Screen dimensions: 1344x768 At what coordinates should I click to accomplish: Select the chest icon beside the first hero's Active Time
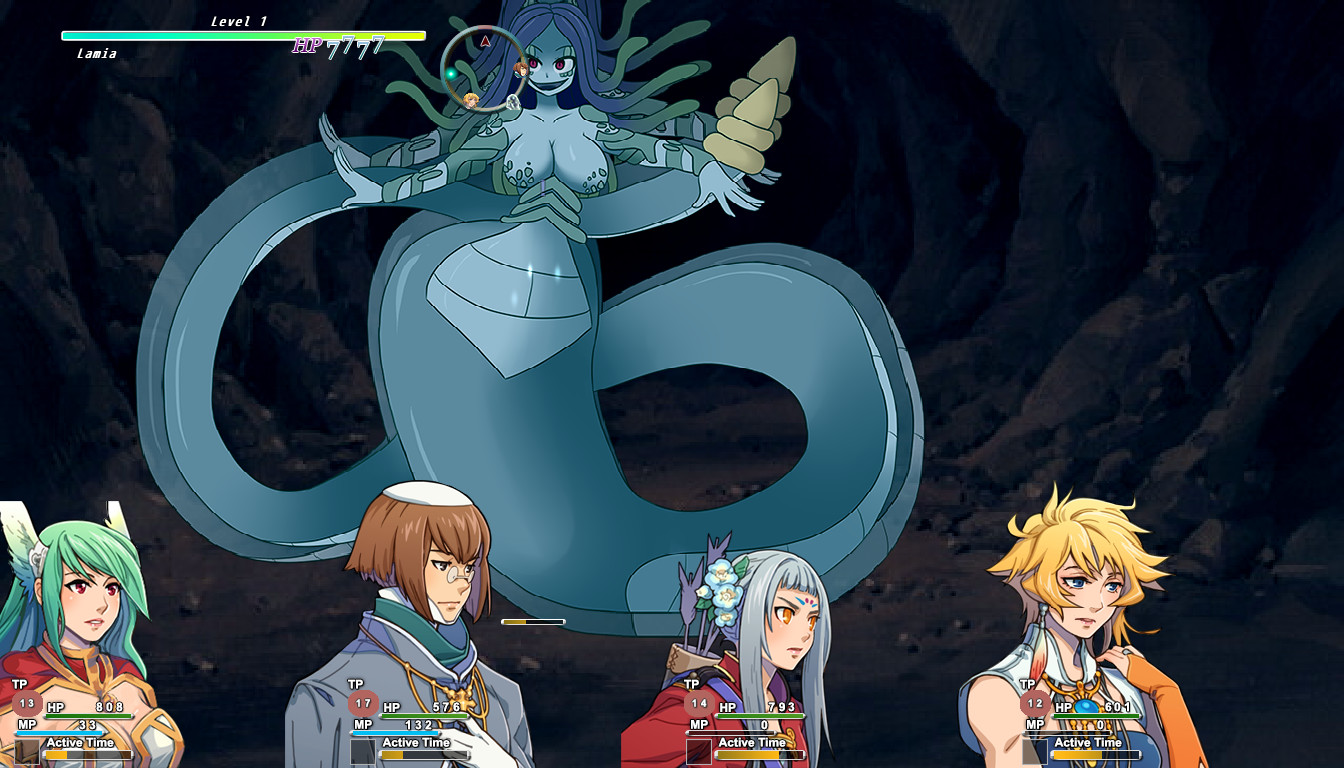[28, 750]
